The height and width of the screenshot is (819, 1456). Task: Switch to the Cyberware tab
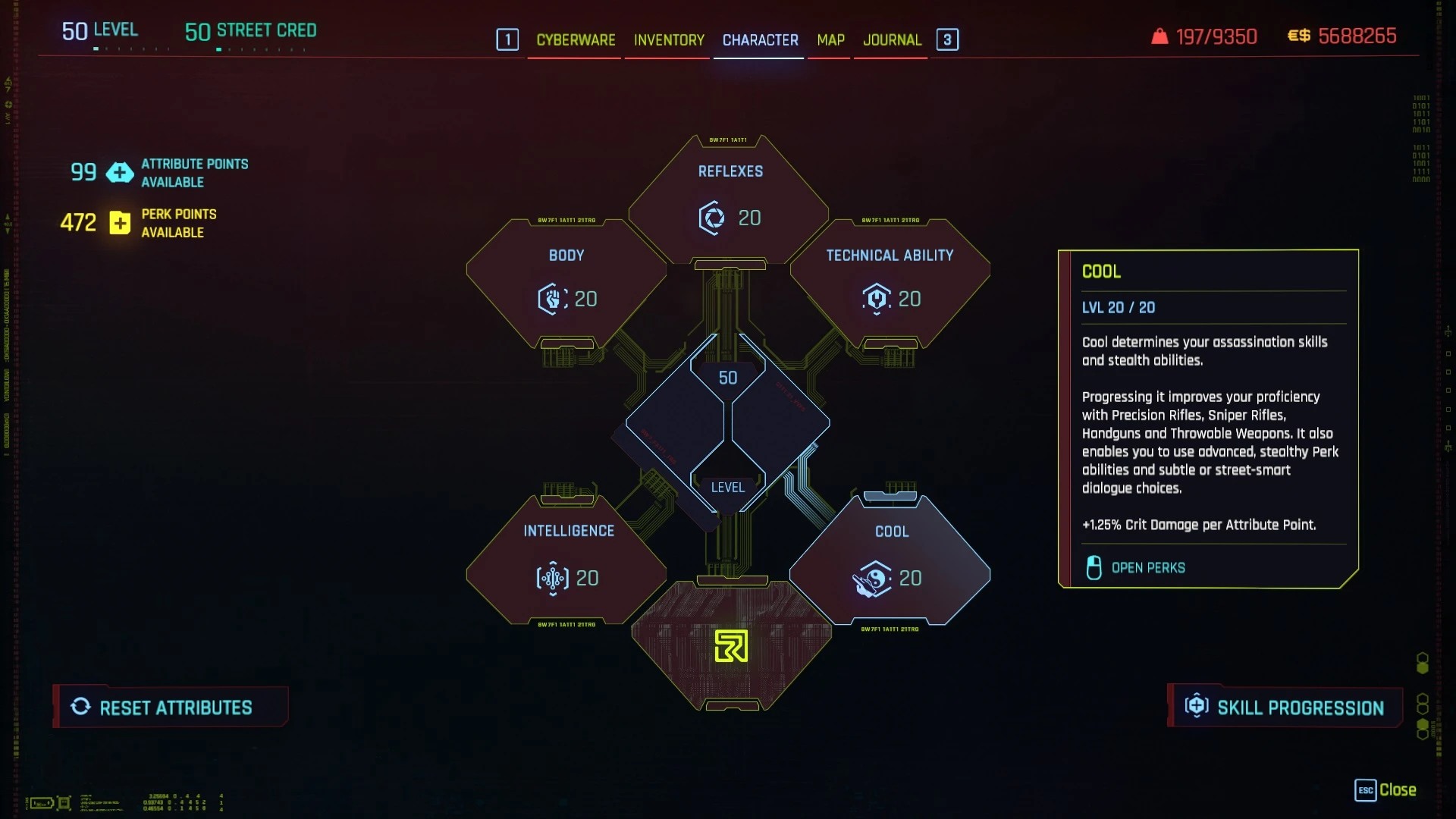tap(576, 39)
